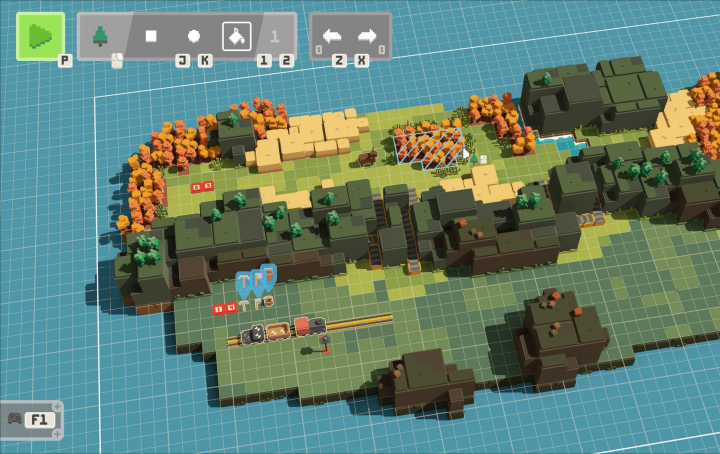
Task: Redo with the right arrow button
Action: [x=368, y=36]
